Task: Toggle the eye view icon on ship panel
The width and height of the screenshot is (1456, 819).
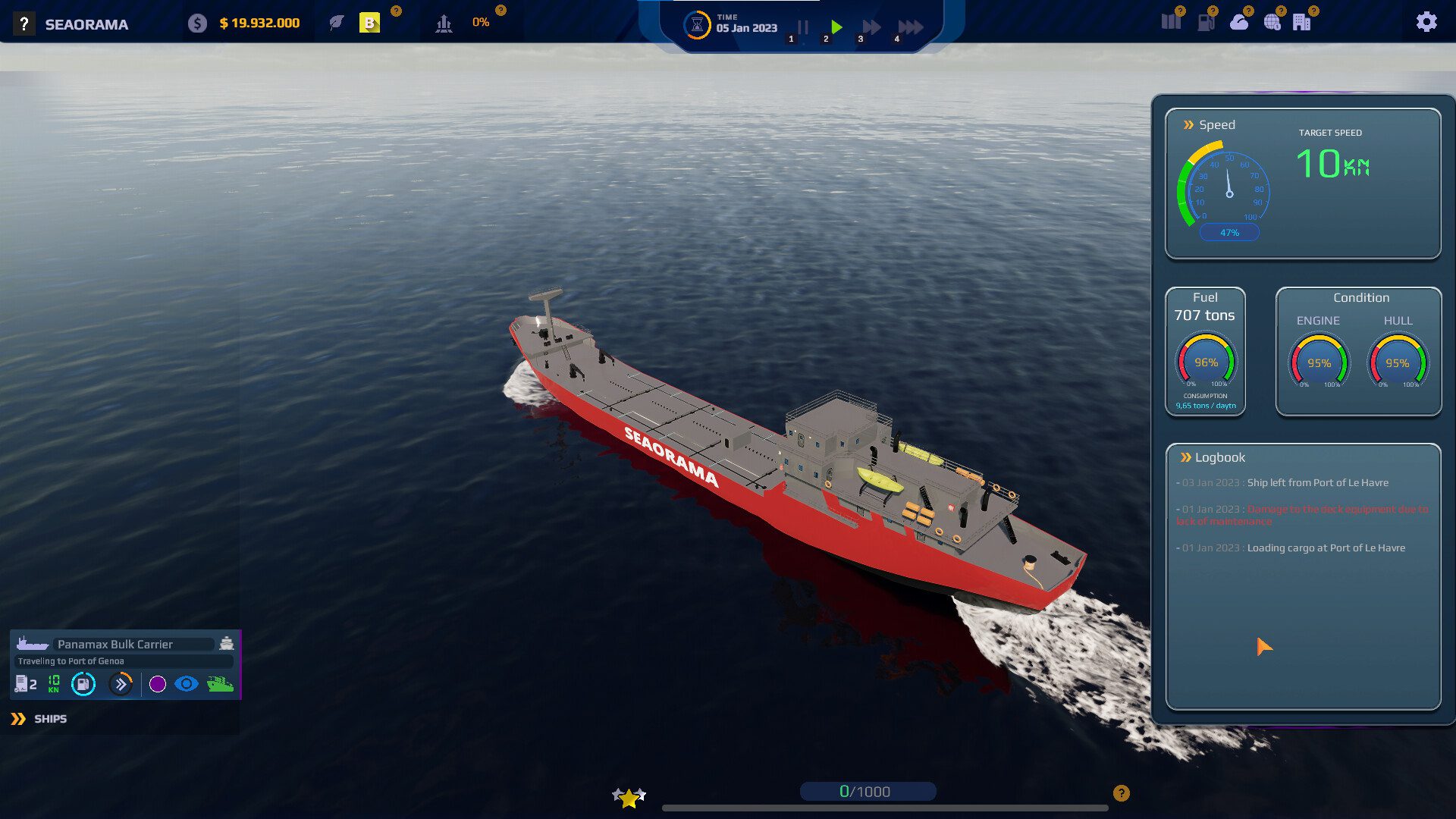Action: (x=185, y=685)
